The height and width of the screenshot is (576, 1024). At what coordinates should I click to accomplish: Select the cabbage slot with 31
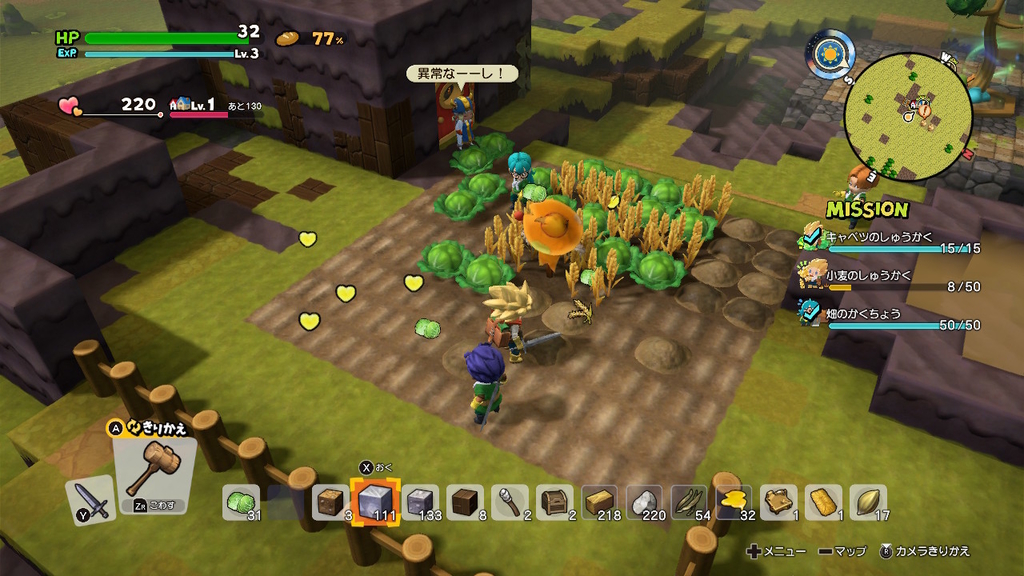(x=241, y=502)
